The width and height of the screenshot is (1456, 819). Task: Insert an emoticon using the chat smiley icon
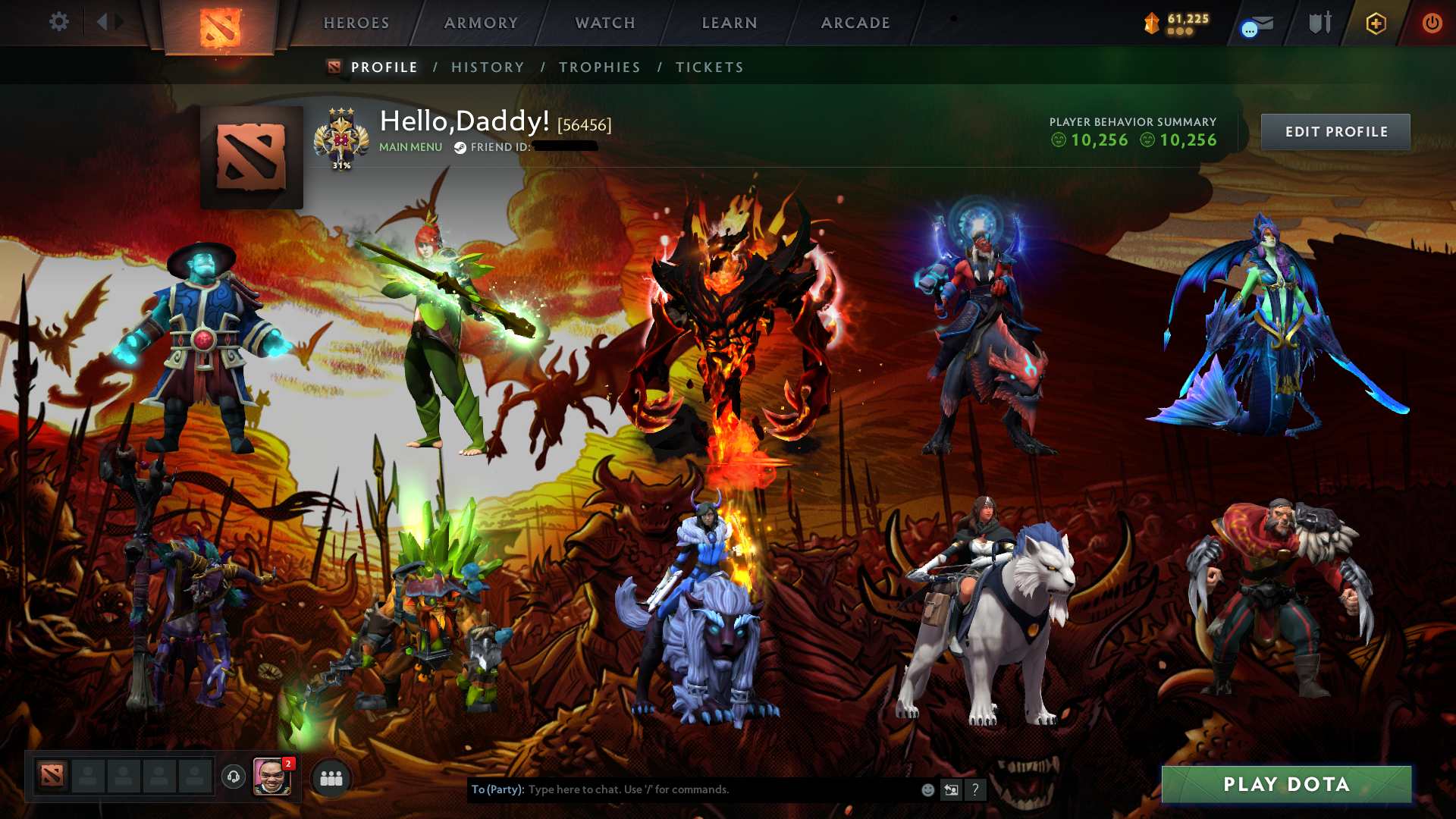(x=927, y=789)
